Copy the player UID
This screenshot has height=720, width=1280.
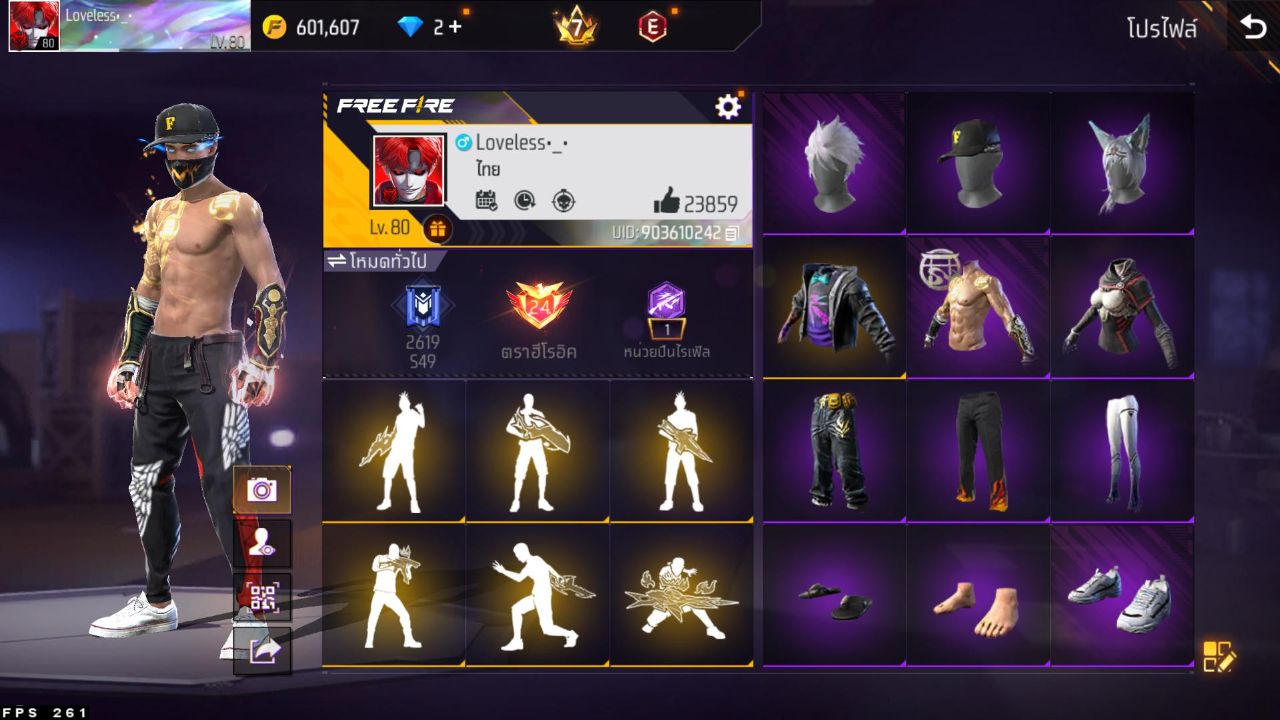(733, 233)
